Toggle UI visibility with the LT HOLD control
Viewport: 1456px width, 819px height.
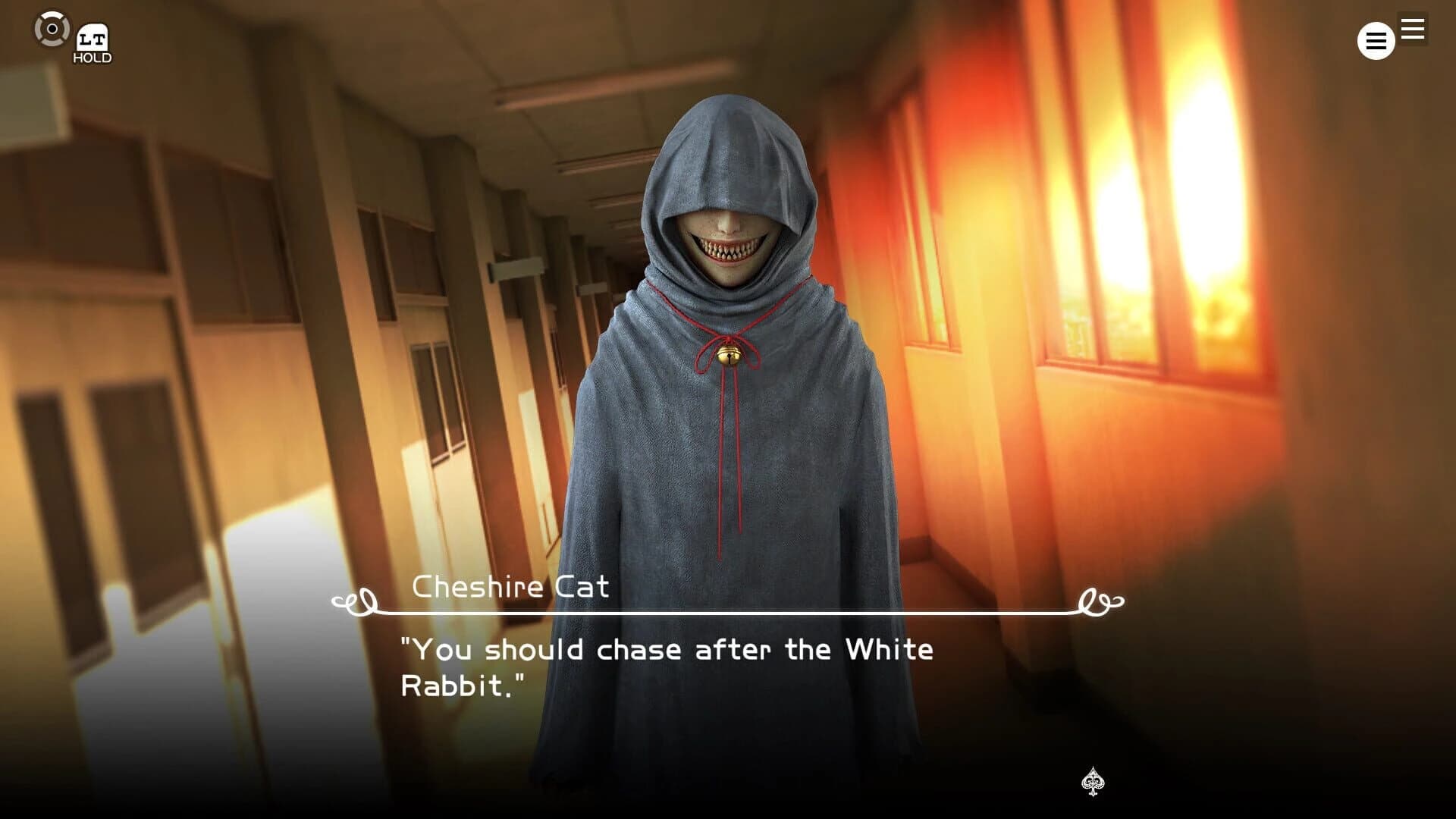click(x=93, y=39)
